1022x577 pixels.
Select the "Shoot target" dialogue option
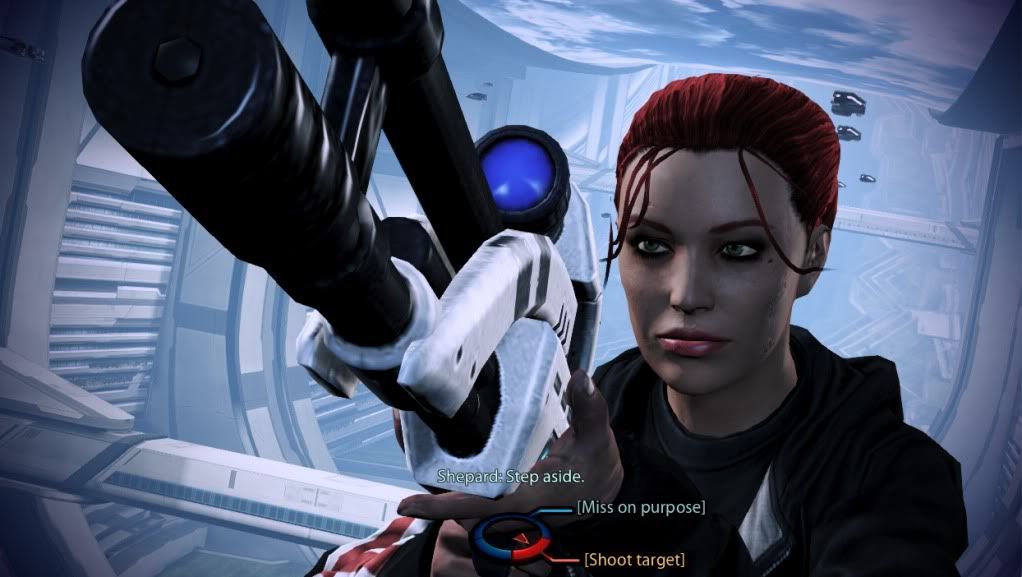[635, 558]
